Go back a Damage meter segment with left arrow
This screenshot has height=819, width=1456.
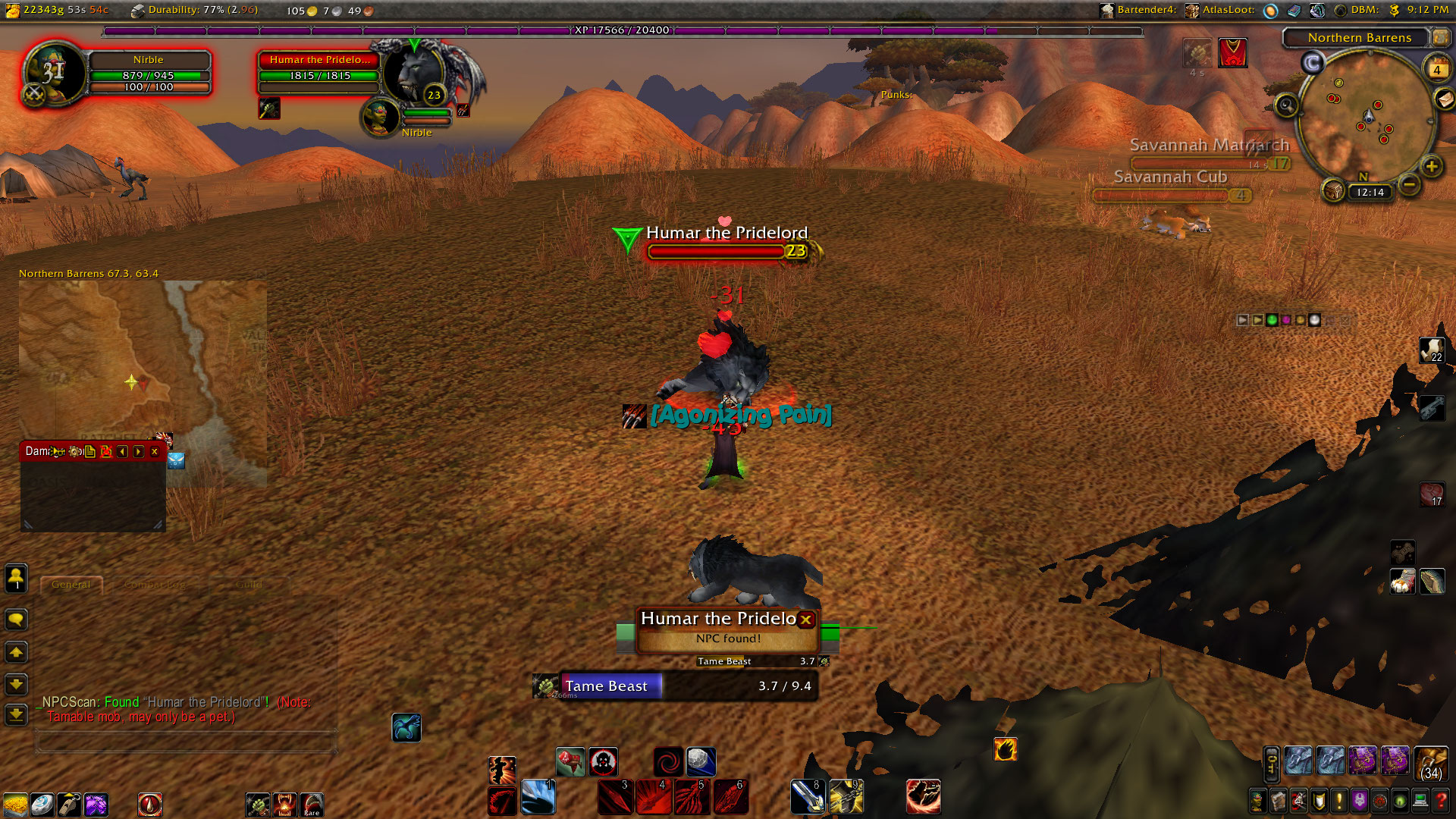[x=122, y=452]
